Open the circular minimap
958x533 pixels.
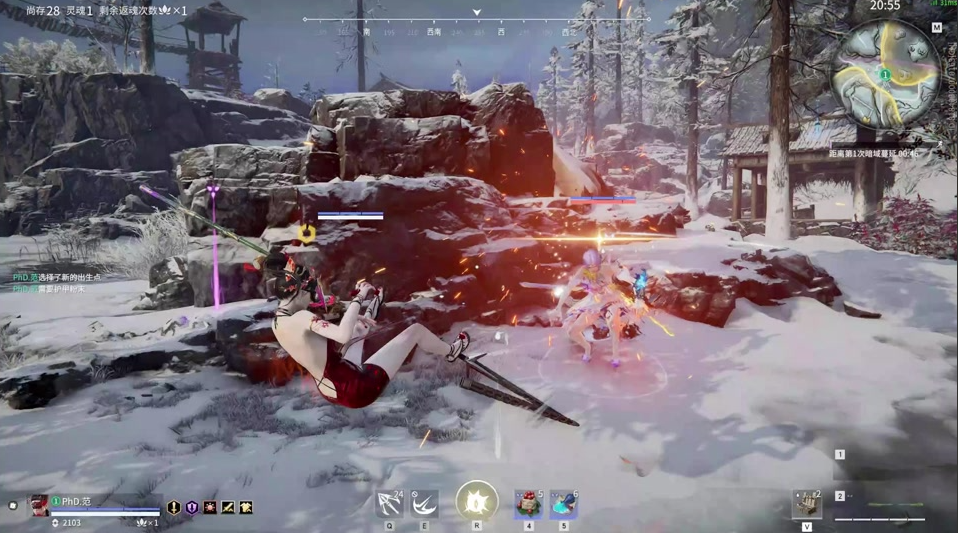[885, 74]
